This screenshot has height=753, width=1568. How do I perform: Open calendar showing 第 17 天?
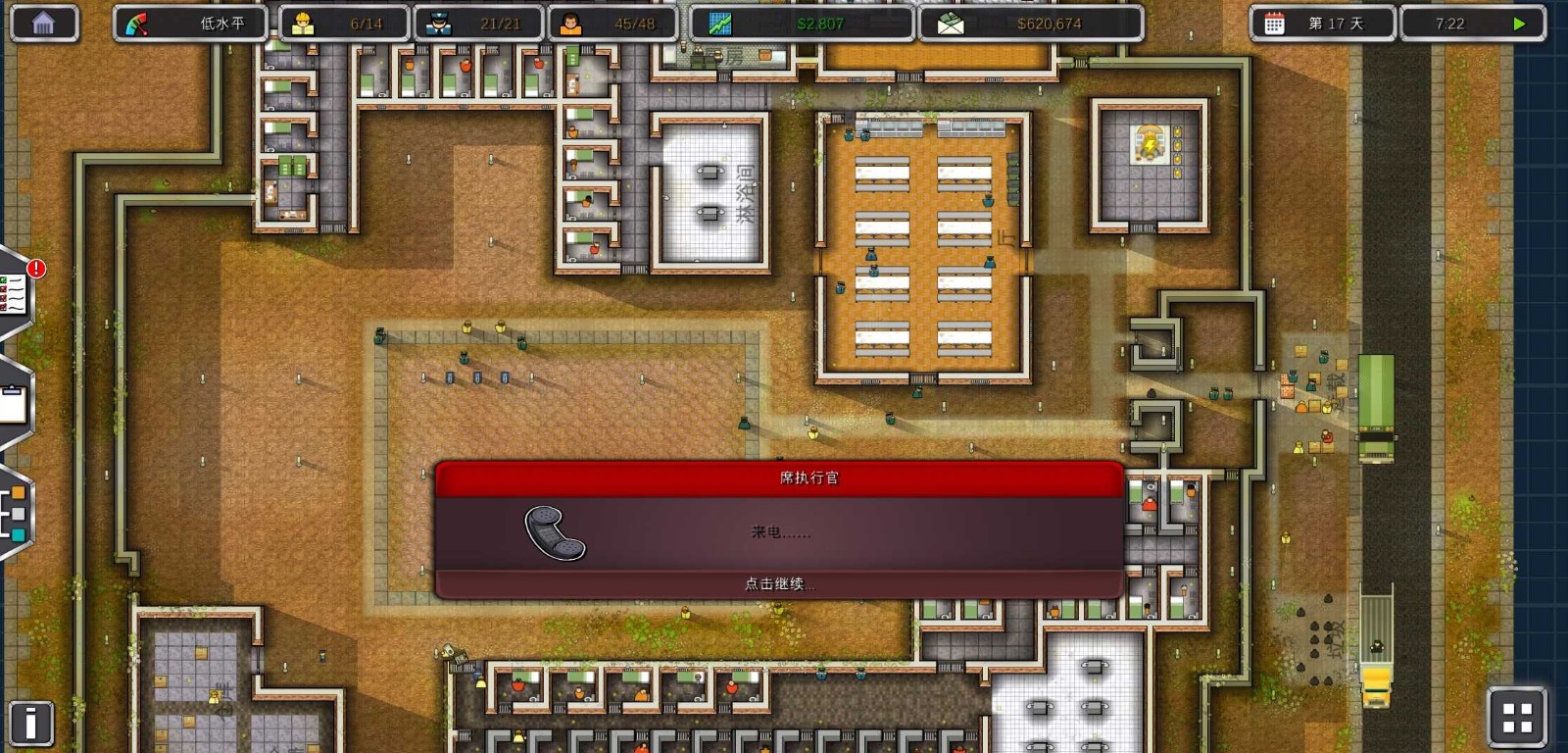click(x=1321, y=24)
